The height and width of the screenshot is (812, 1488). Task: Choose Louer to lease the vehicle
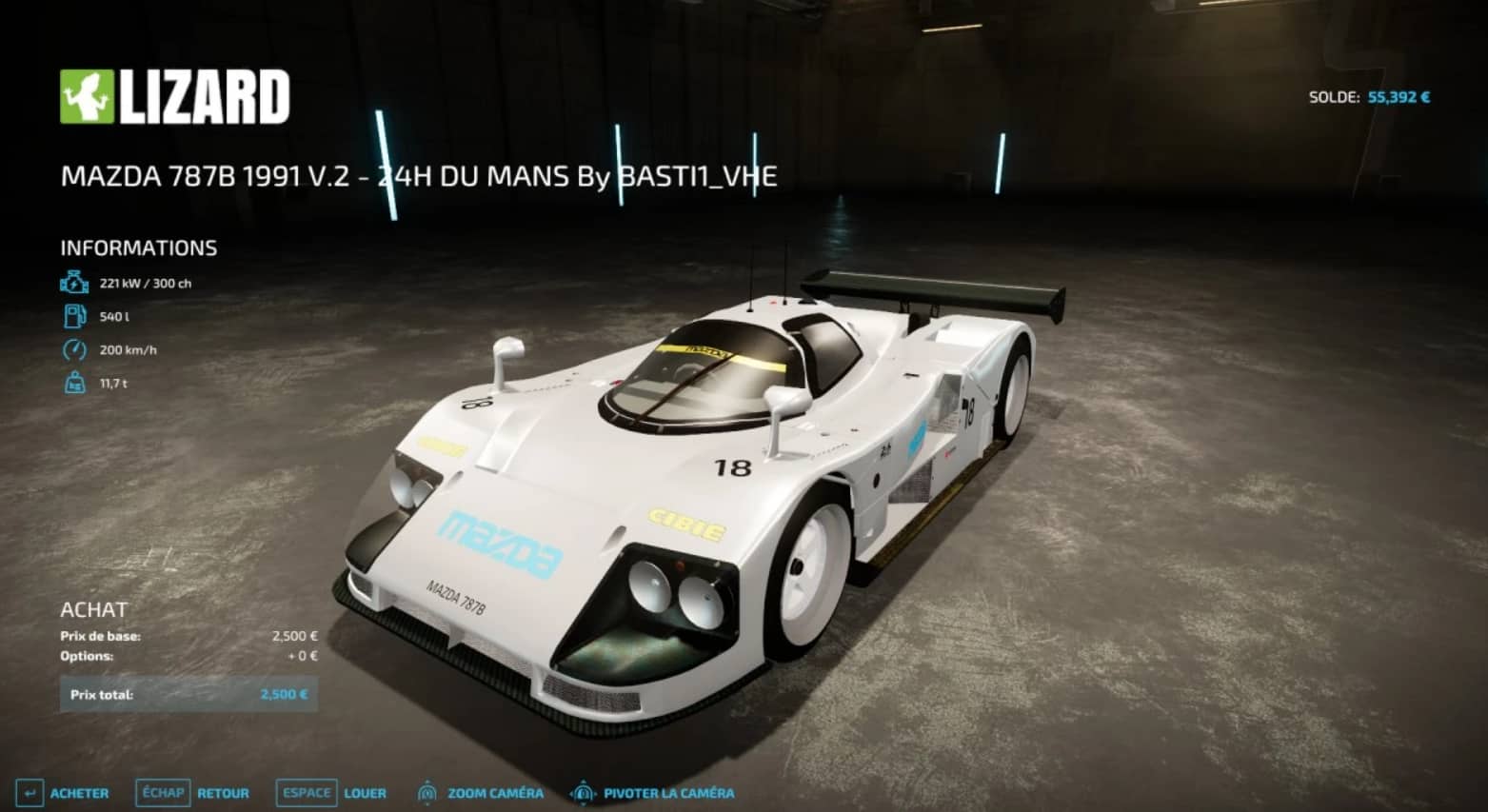coord(332,793)
